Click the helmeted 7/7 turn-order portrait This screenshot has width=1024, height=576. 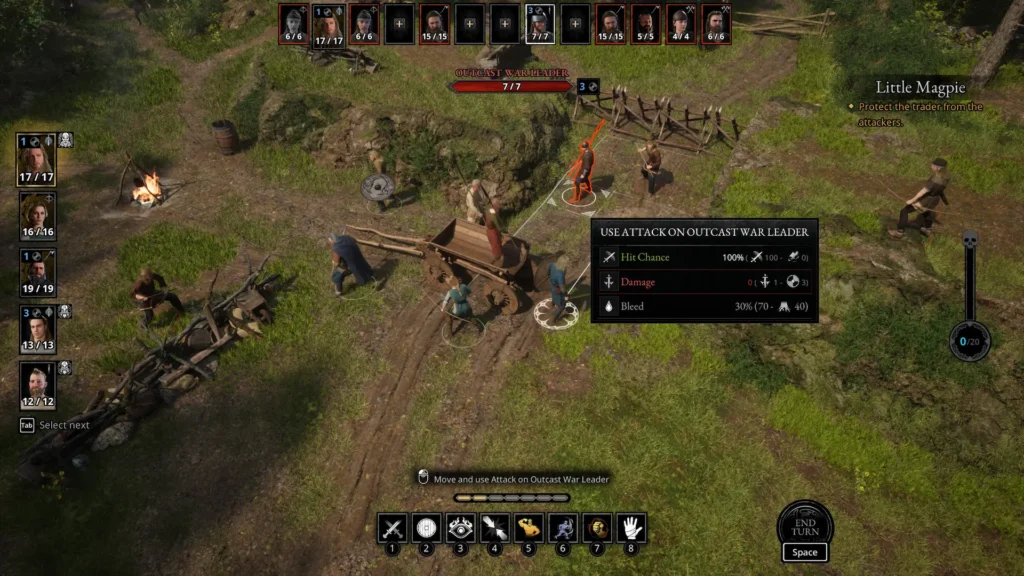540,24
